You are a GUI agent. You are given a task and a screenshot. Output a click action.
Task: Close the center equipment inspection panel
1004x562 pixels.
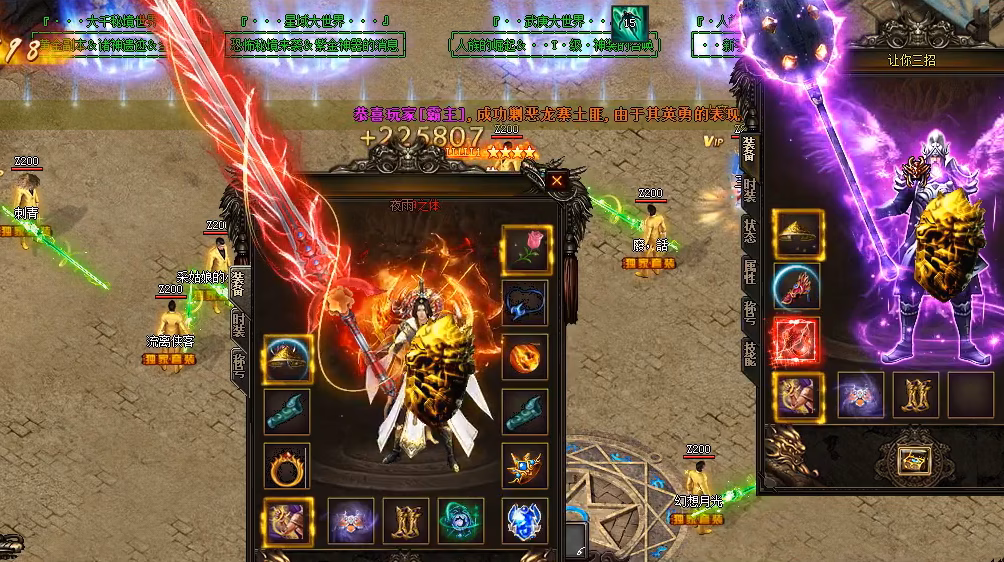(x=556, y=180)
